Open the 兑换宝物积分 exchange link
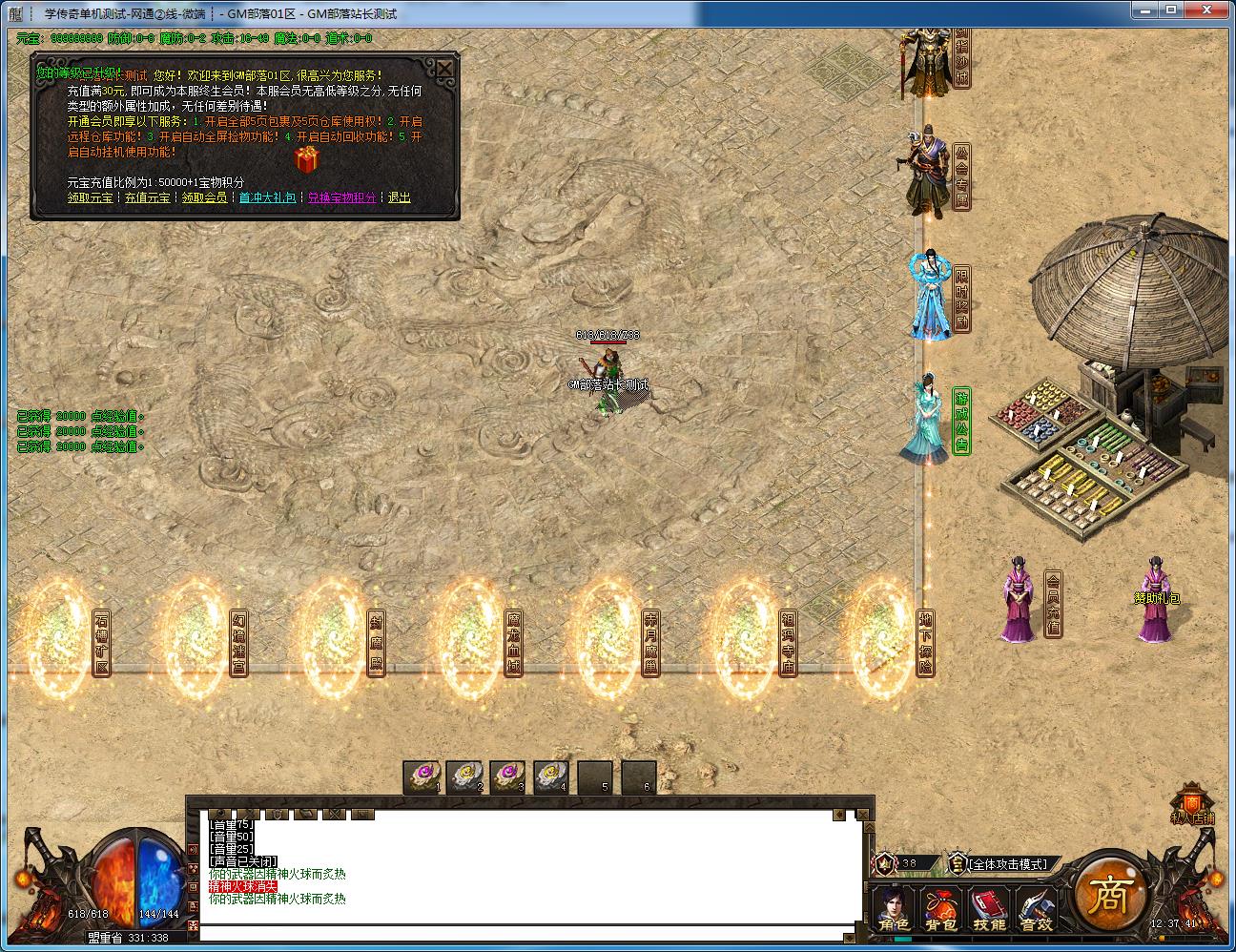The height and width of the screenshot is (952, 1236). pyautogui.click(x=341, y=197)
